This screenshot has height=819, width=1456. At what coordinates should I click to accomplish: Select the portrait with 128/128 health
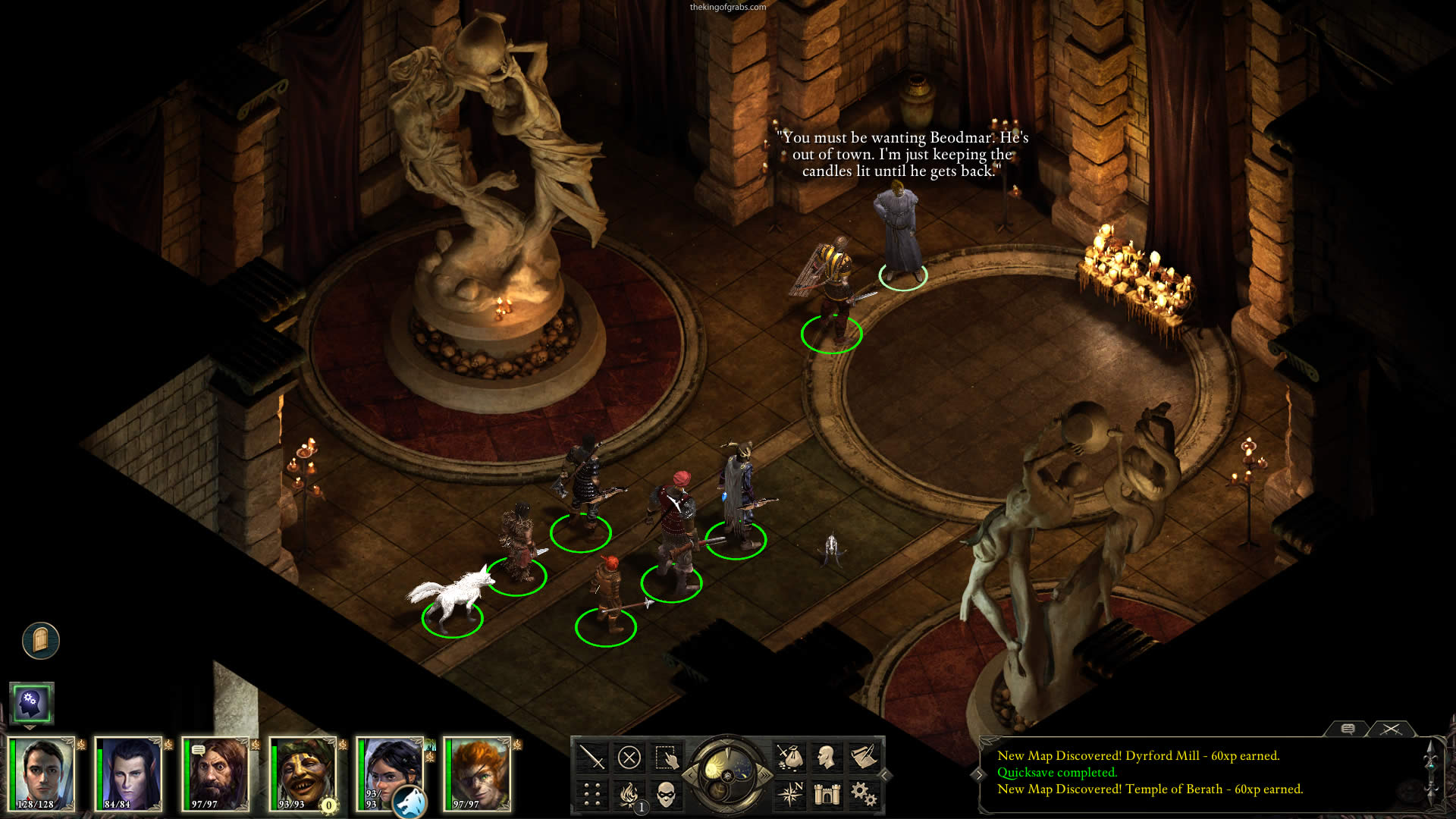42,775
